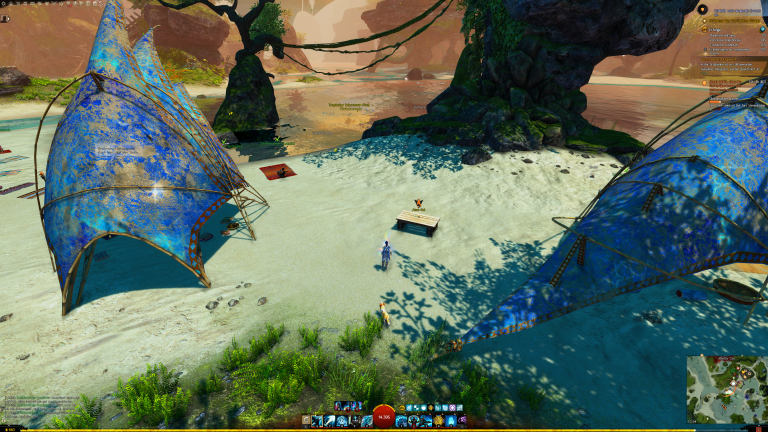
Task: Open the orange content guide icon
Action: click(702, 10)
